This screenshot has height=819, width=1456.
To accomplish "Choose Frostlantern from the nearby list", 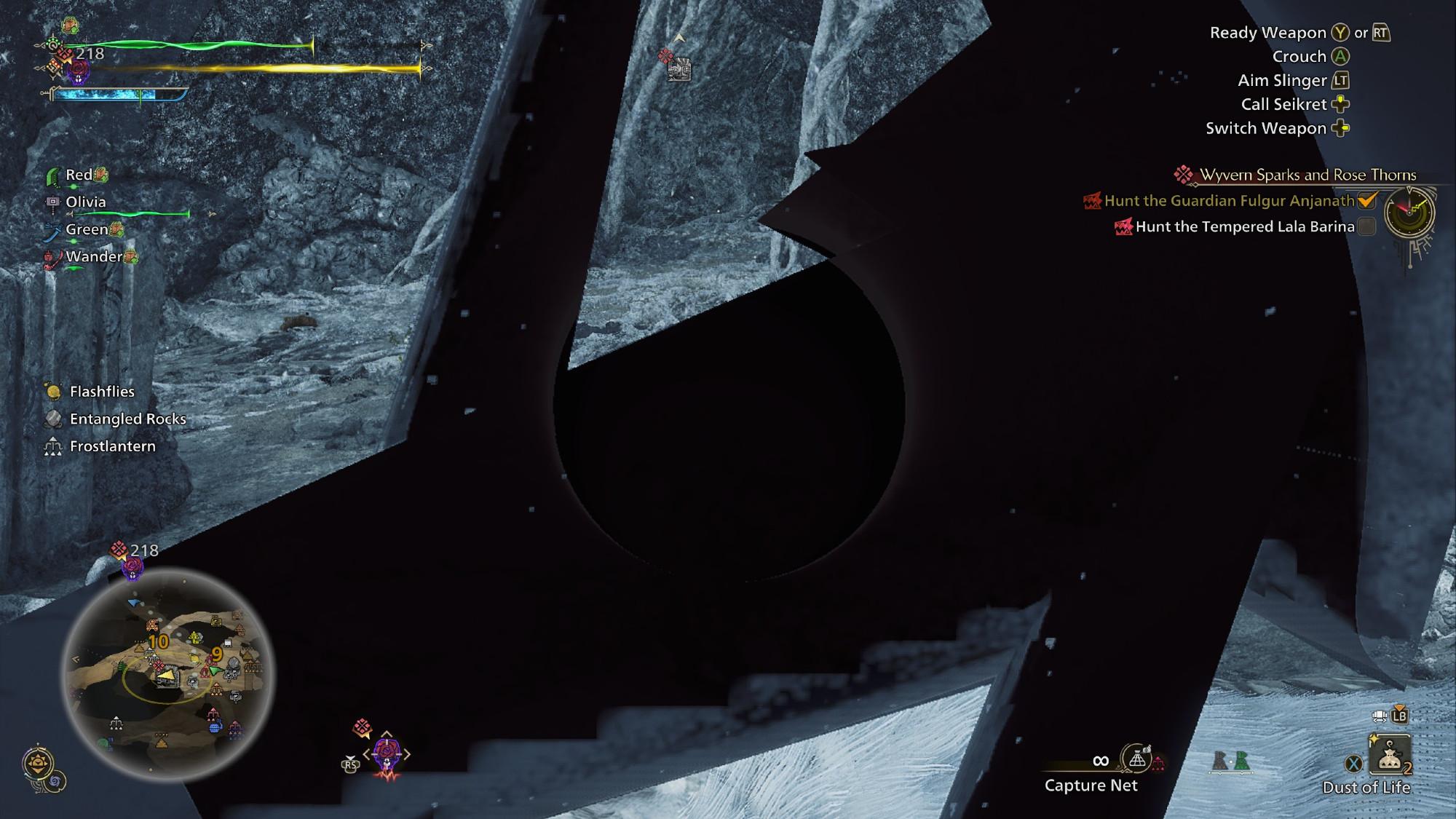I will tap(112, 446).
